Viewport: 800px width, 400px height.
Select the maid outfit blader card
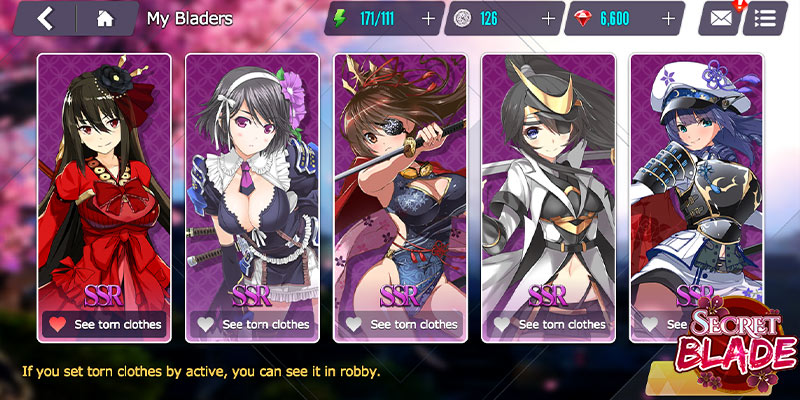tap(252, 180)
